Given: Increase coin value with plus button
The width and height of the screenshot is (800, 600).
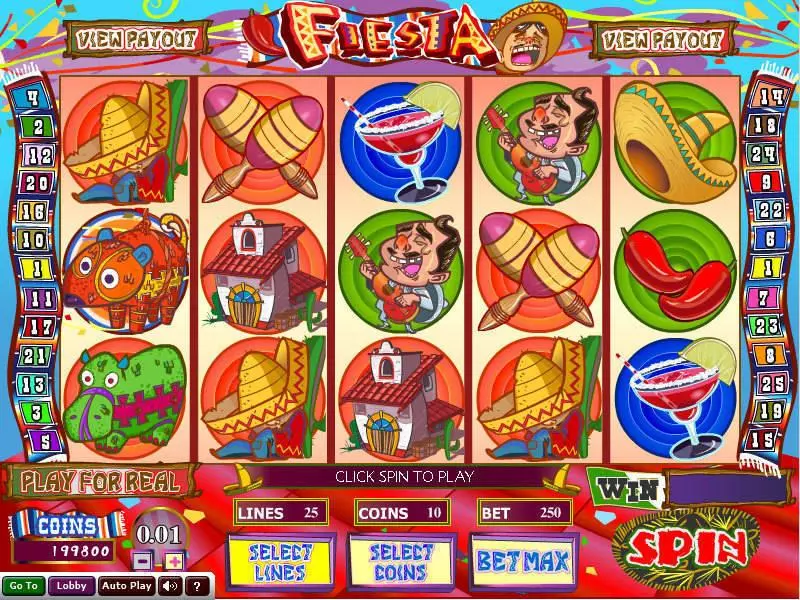Looking at the screenshot, I should (x=174, y=559).
